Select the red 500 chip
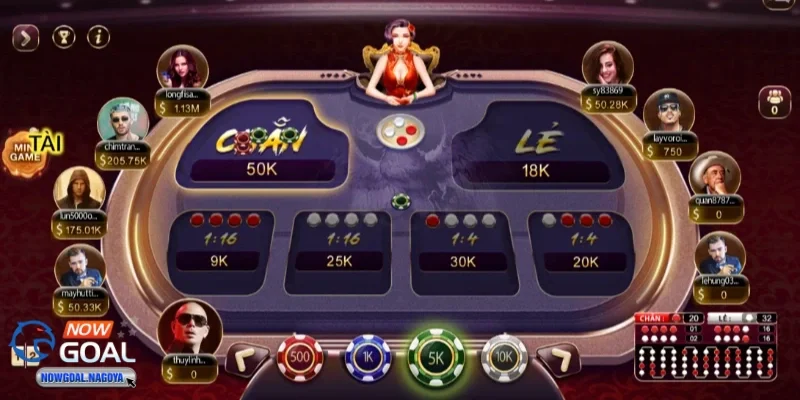Image resolution: width=800 pixels, height=400 pixels. click(x=299, y=358)
